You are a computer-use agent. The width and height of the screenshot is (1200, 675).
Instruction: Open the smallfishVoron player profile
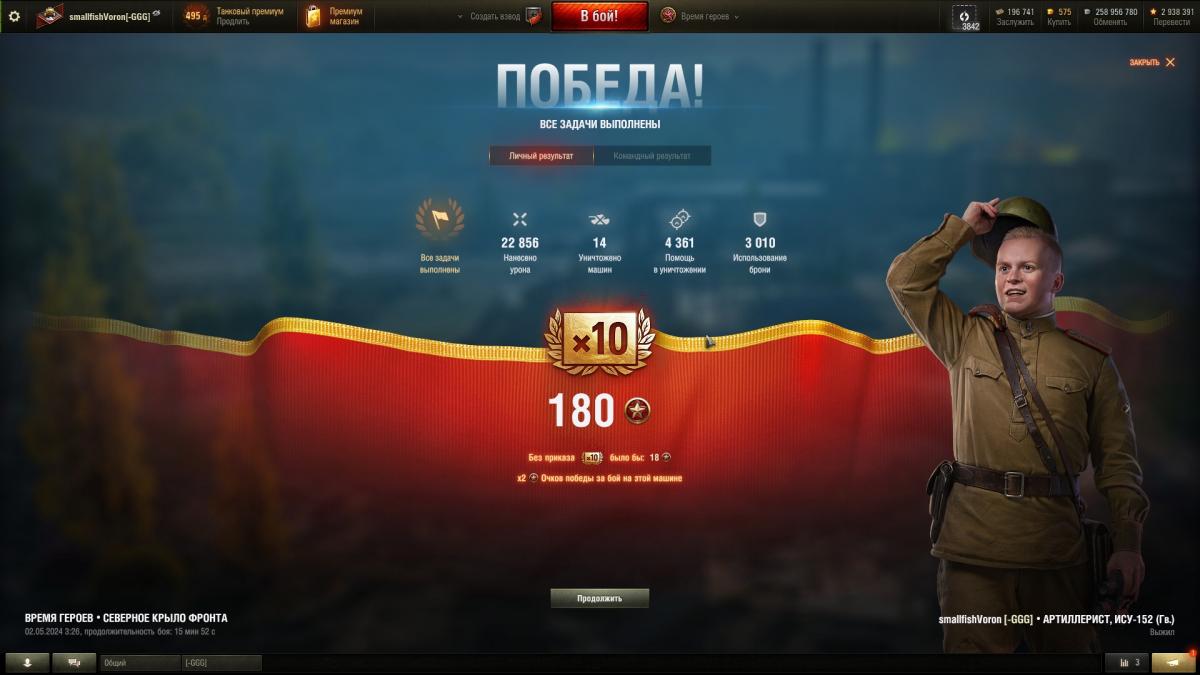(x=109, y=17)
